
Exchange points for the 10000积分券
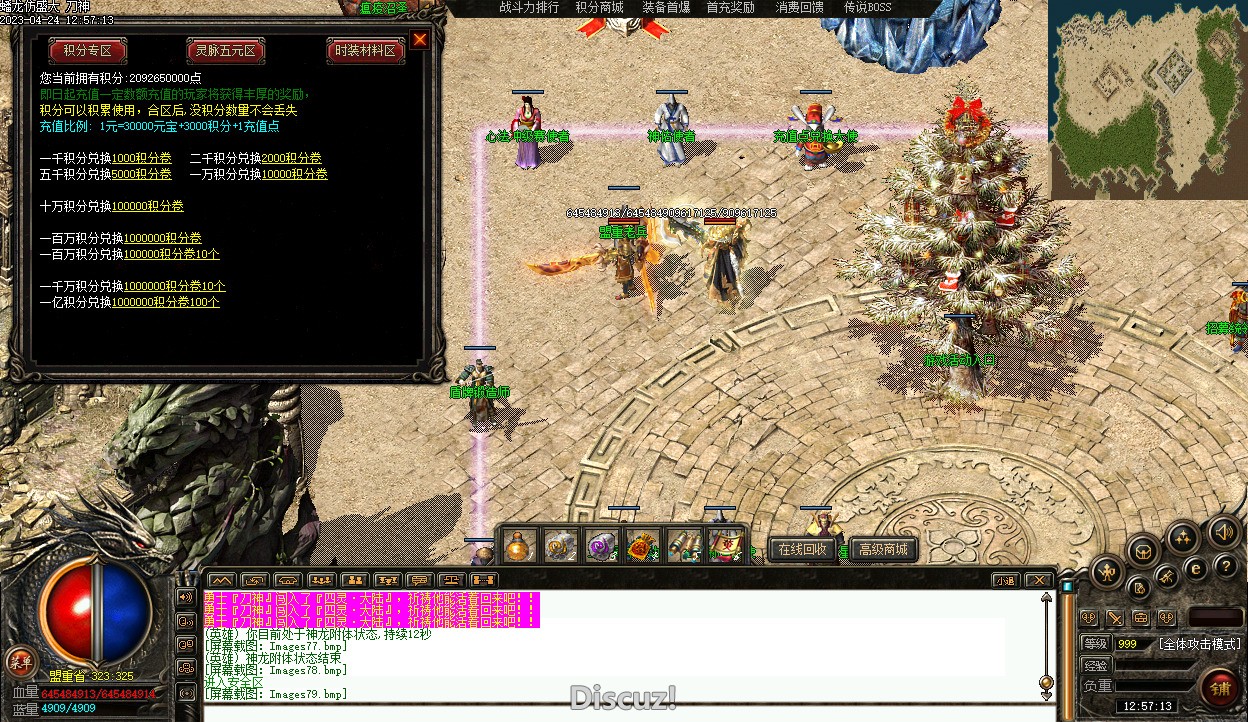point(294,174)
